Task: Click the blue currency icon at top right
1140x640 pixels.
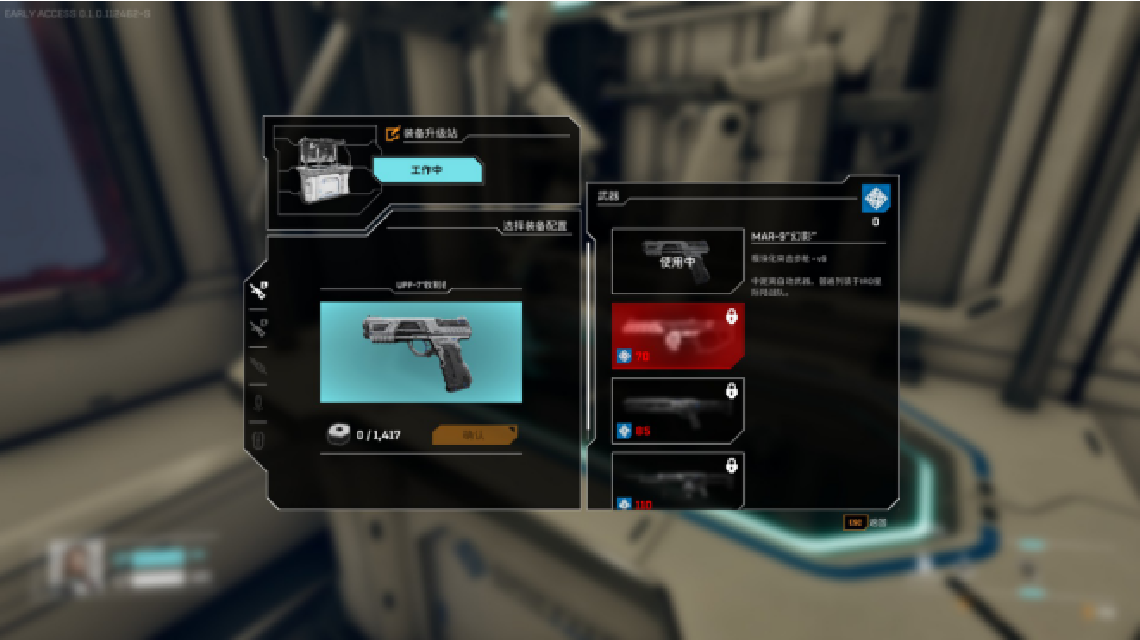Action: pos(875,198)
